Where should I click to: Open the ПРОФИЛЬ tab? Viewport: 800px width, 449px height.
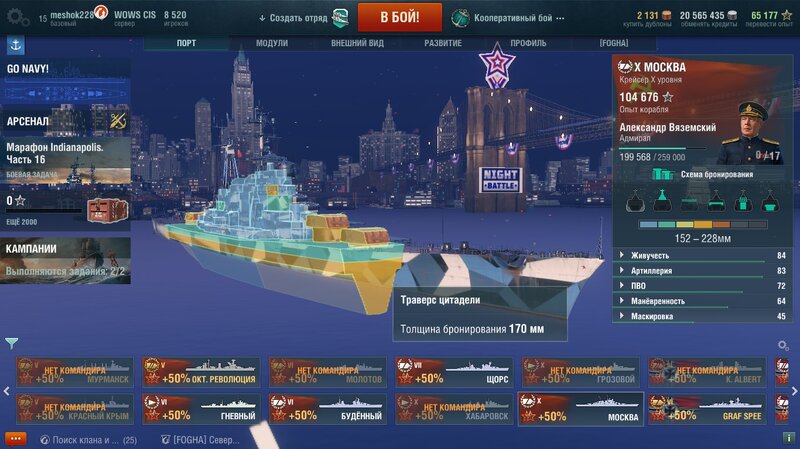528,44
